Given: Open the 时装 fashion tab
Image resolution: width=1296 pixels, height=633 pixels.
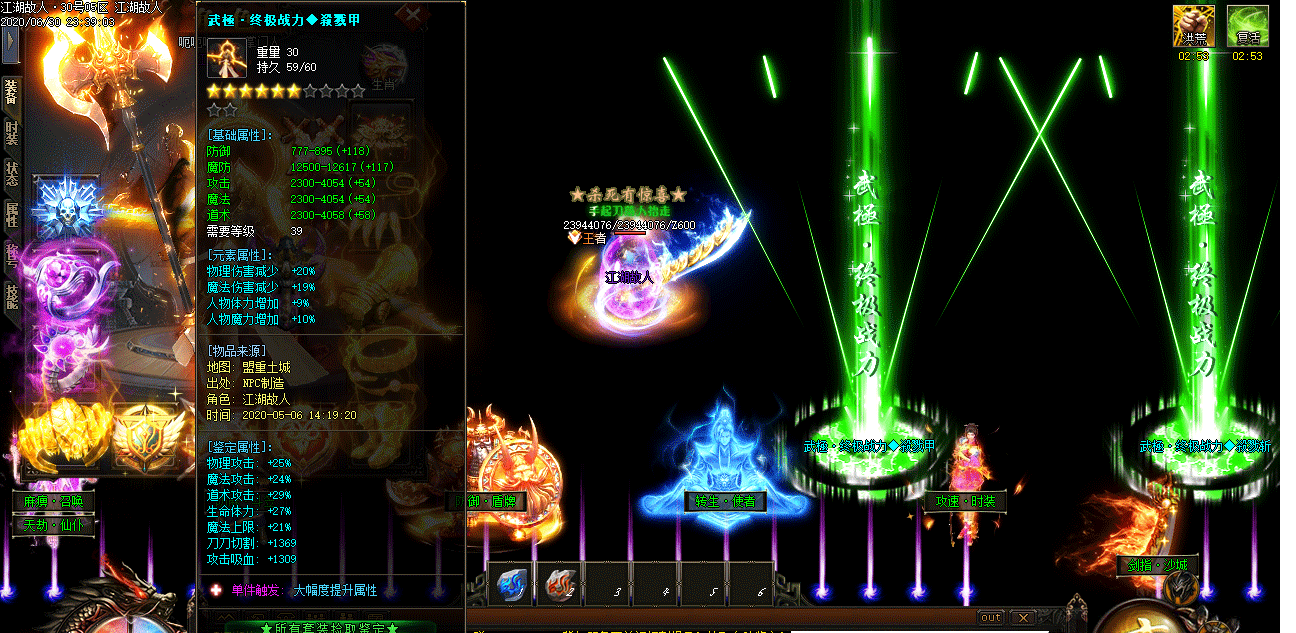Looking at the screenshot, I should coord(11,133).
